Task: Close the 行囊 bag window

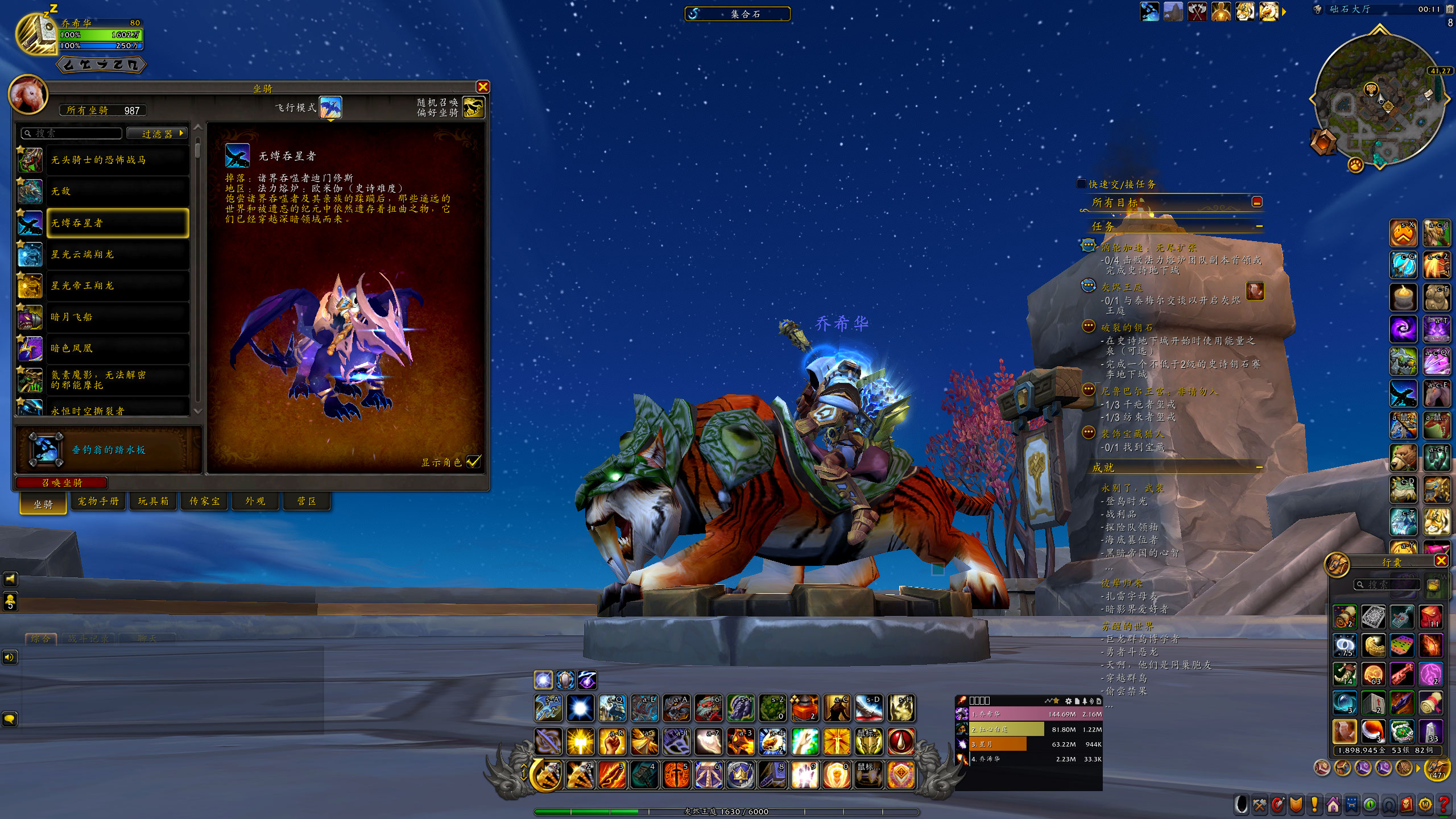Action: (x=1441, y=561)
